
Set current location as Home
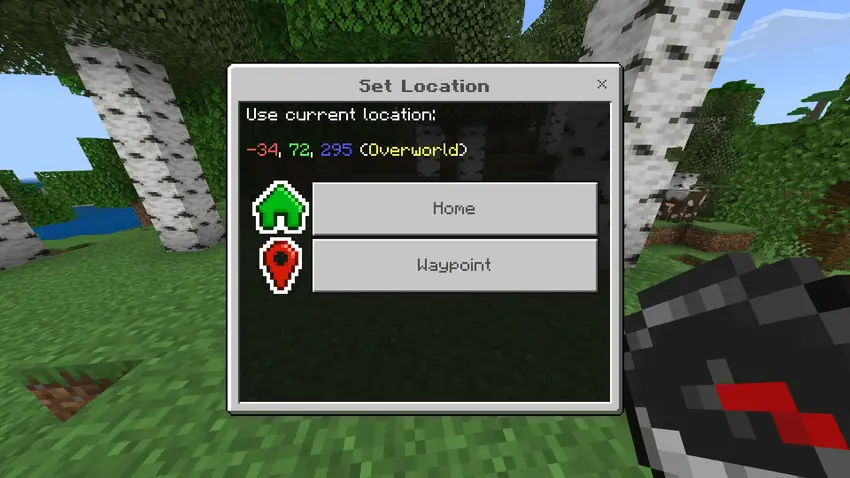454,209
